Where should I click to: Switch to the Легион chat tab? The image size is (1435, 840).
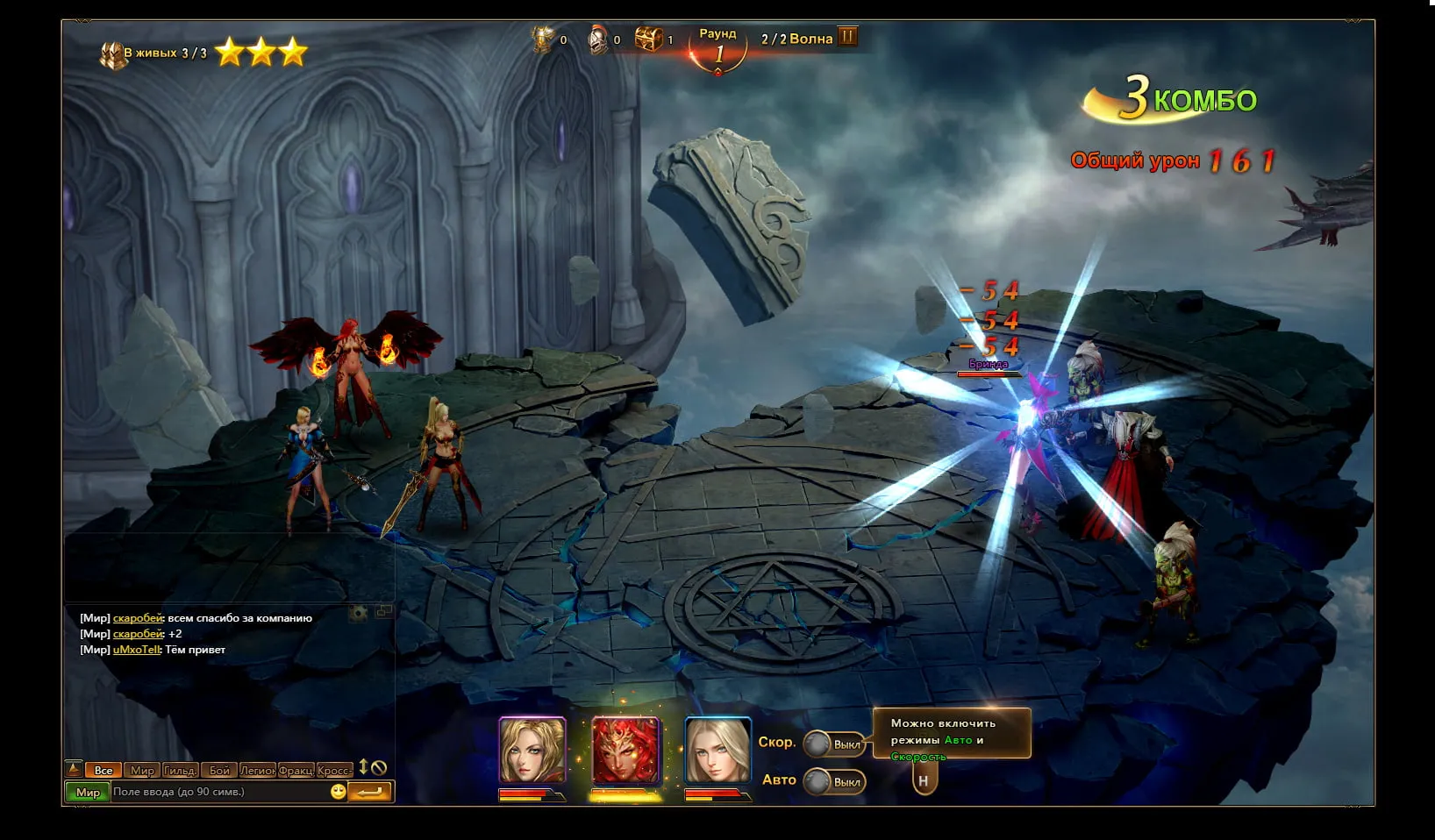pos(258,770)
